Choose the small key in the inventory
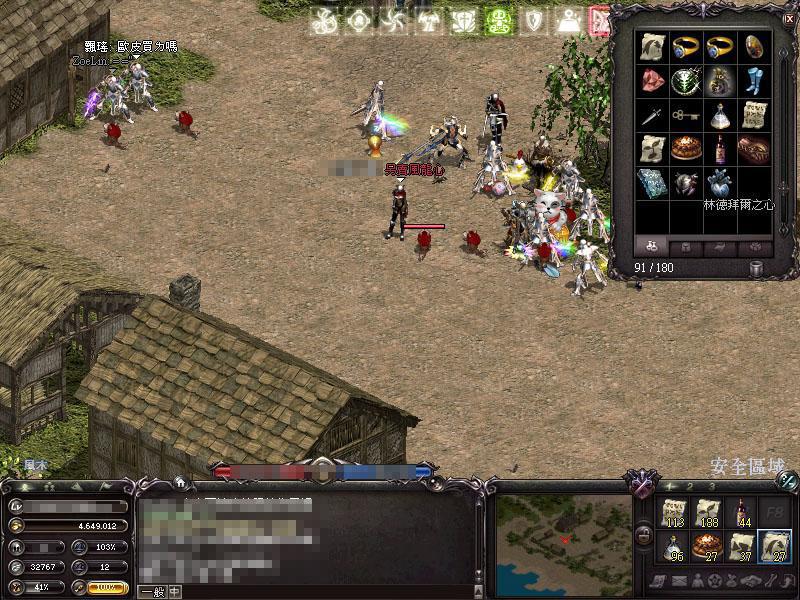Image resolution: width=800 pixels, height=600 pixels. [686, 115]
